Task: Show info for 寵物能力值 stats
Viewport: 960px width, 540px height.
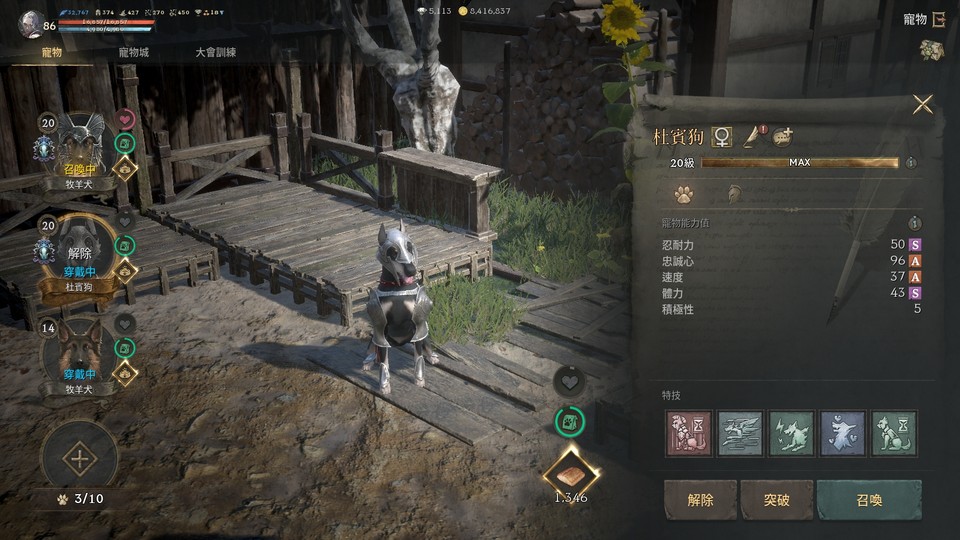Action: (914, 223)
